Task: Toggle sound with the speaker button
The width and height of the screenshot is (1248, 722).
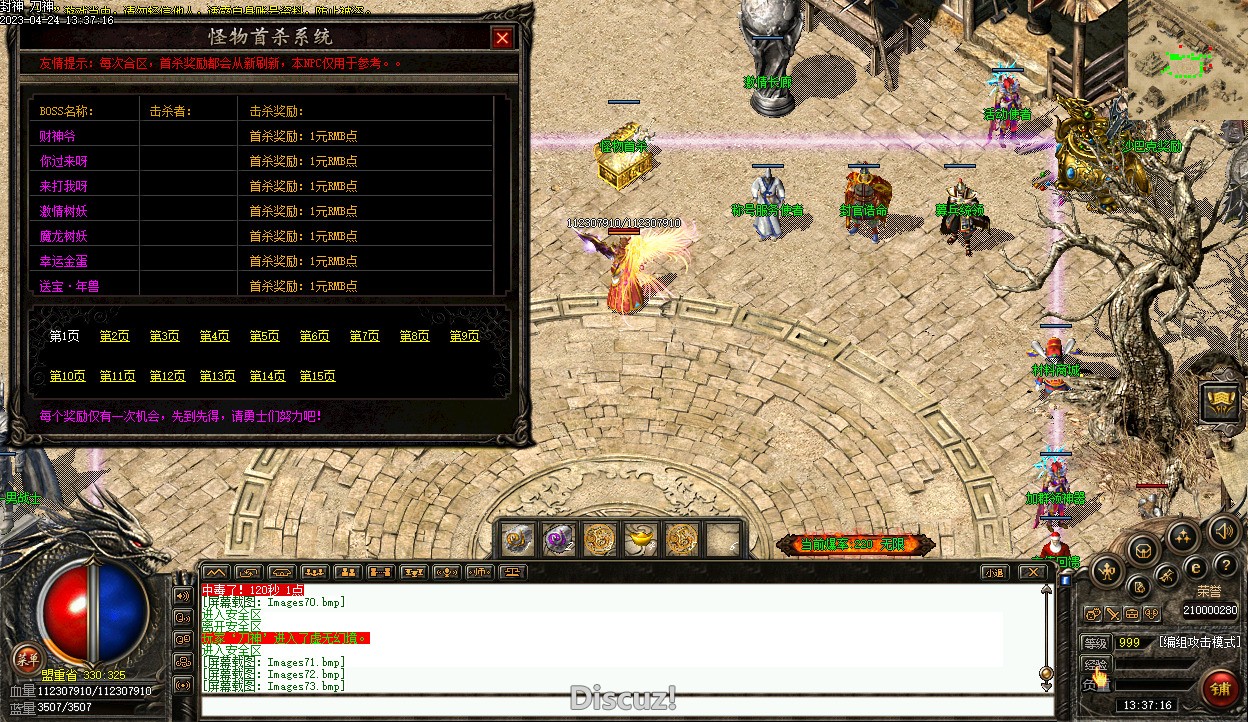Action: [x=1222, y=530]
